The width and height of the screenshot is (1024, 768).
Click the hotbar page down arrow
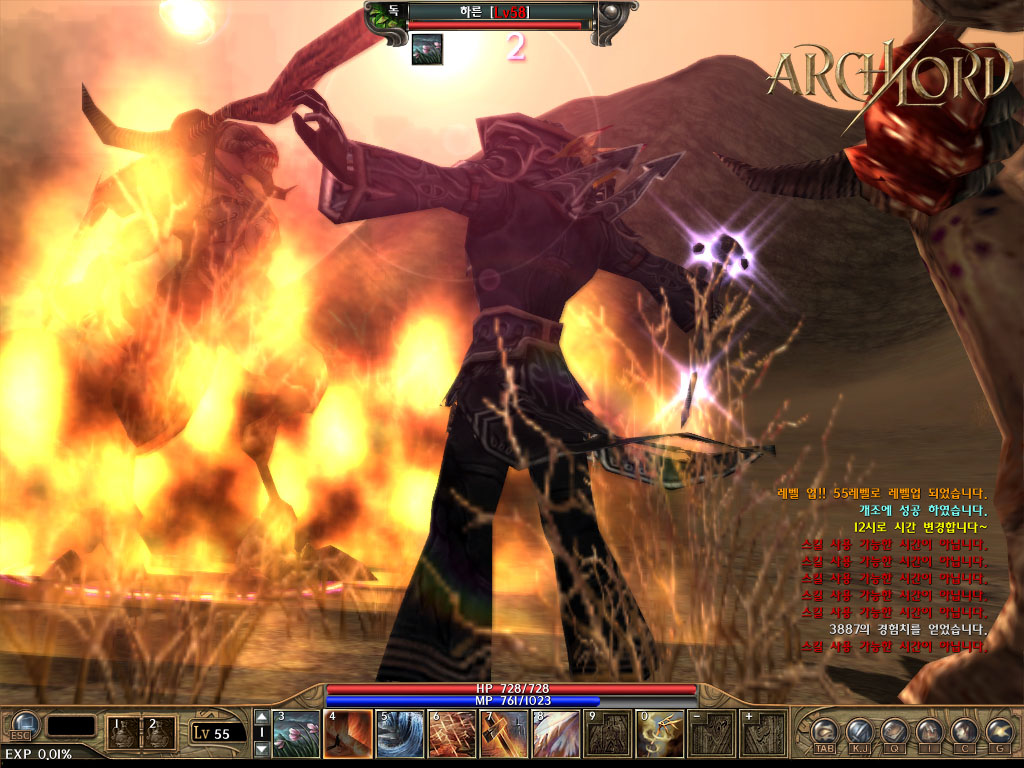tap(262, 749)
